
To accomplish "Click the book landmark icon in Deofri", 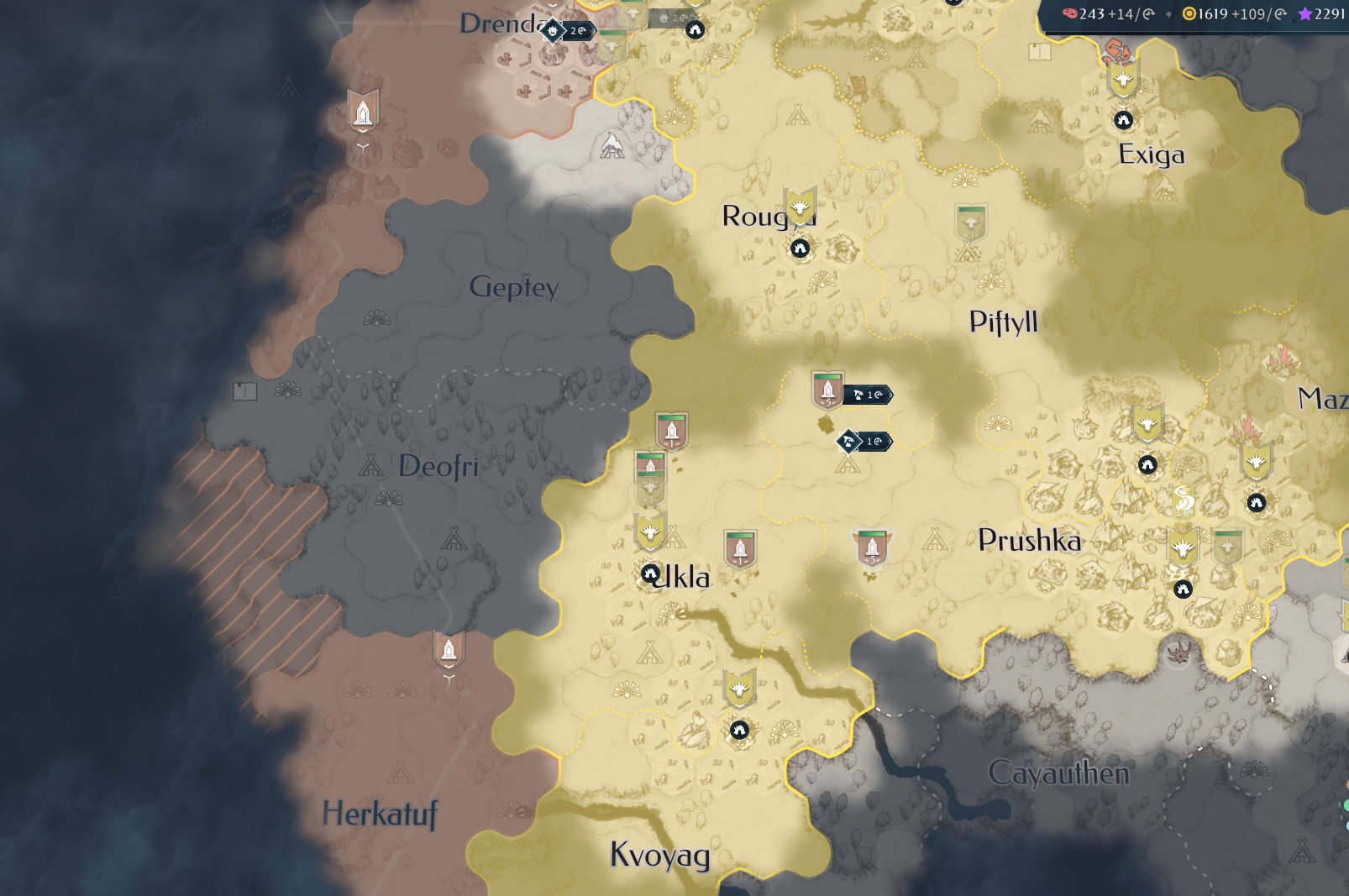I will click(244, 390).
